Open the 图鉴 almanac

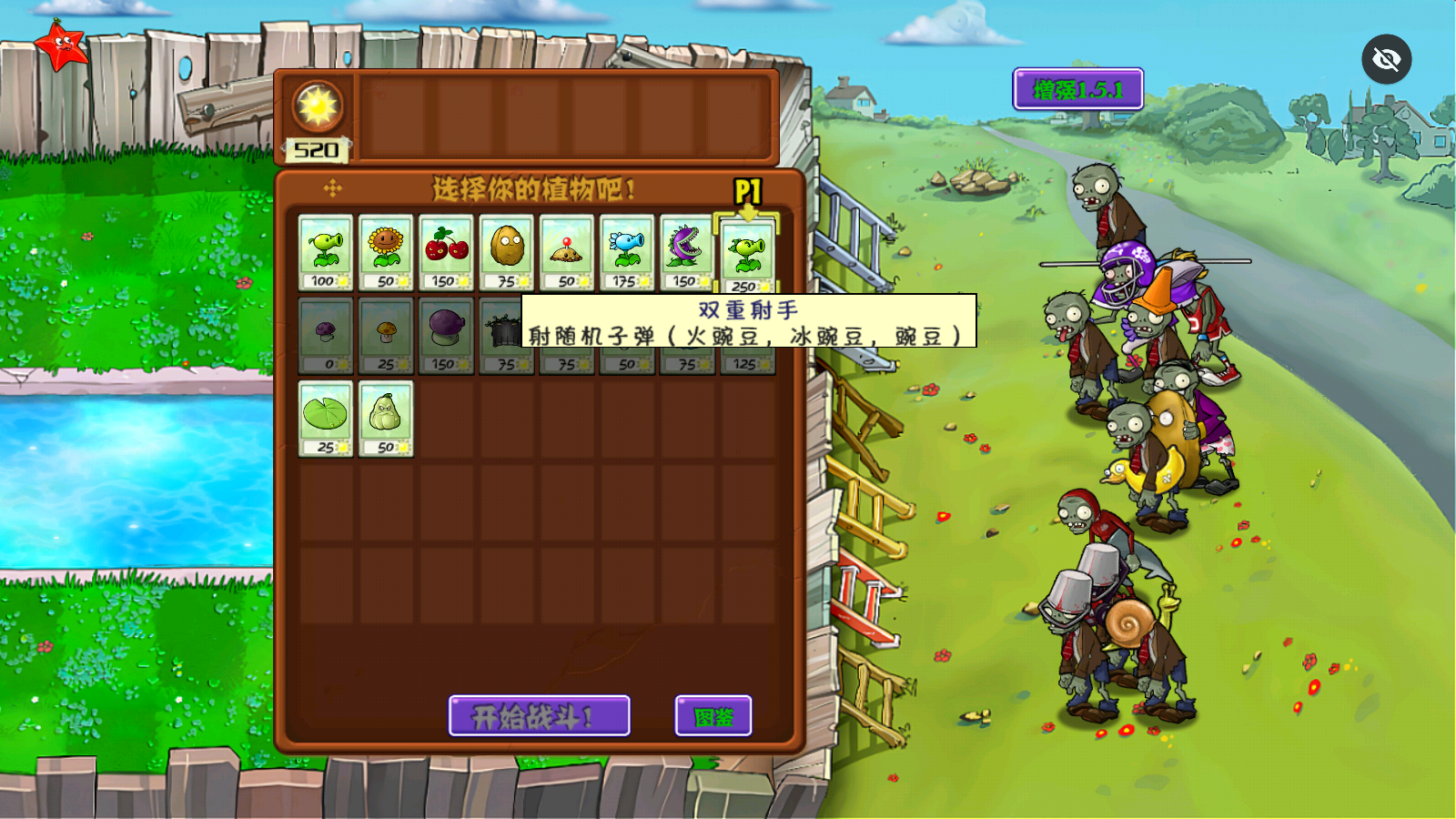(713, 716)
